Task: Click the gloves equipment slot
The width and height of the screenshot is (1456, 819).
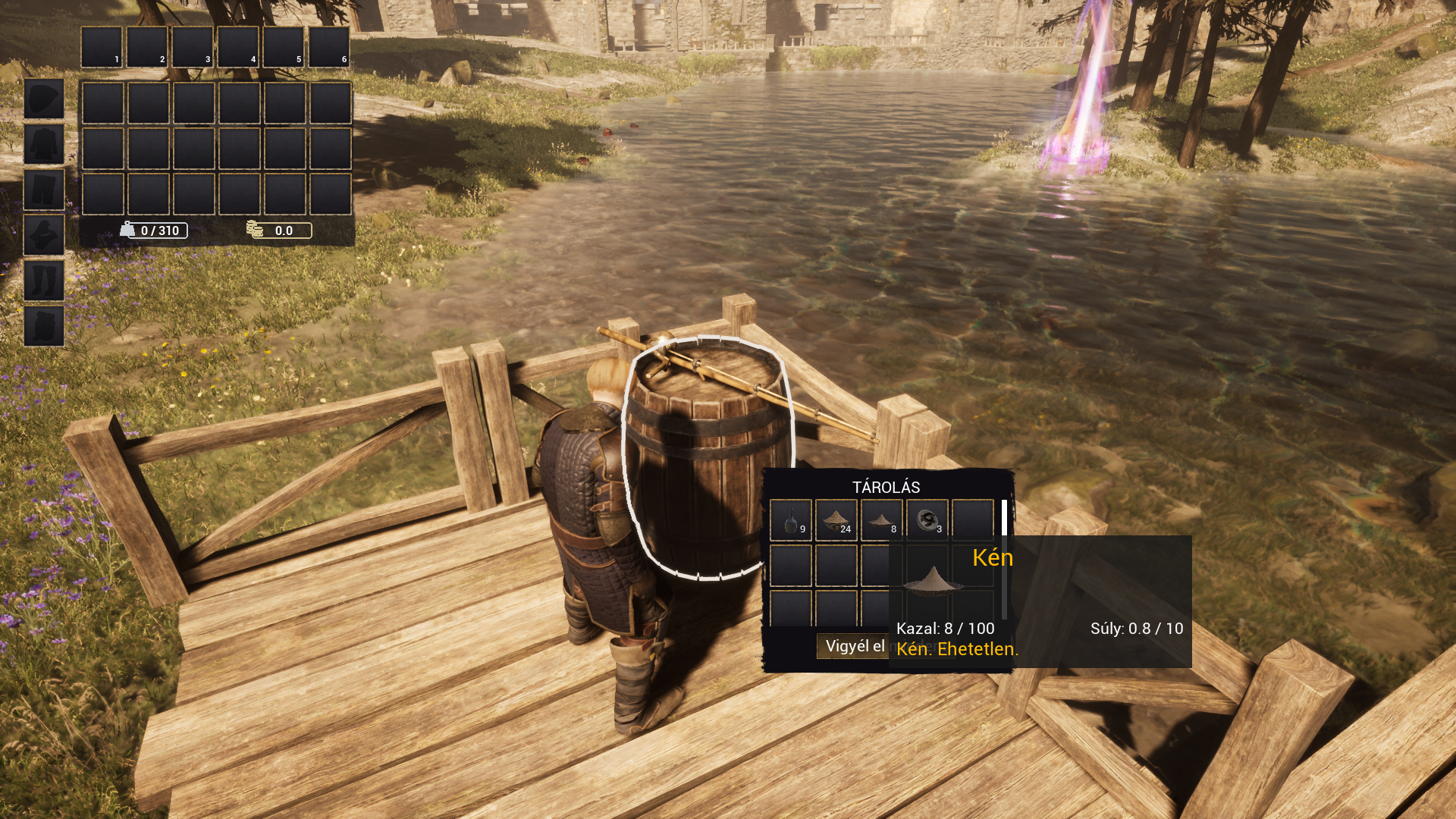Action: 44,235
